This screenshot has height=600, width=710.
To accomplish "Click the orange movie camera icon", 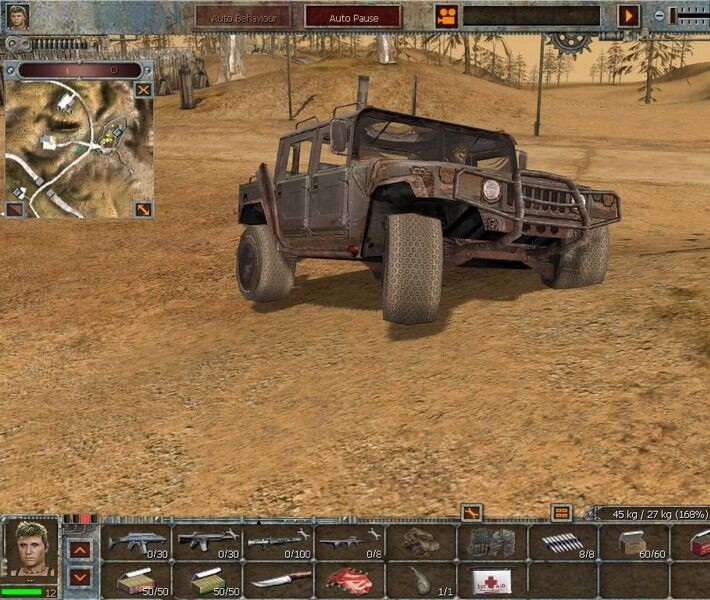I will coord(446,16).
